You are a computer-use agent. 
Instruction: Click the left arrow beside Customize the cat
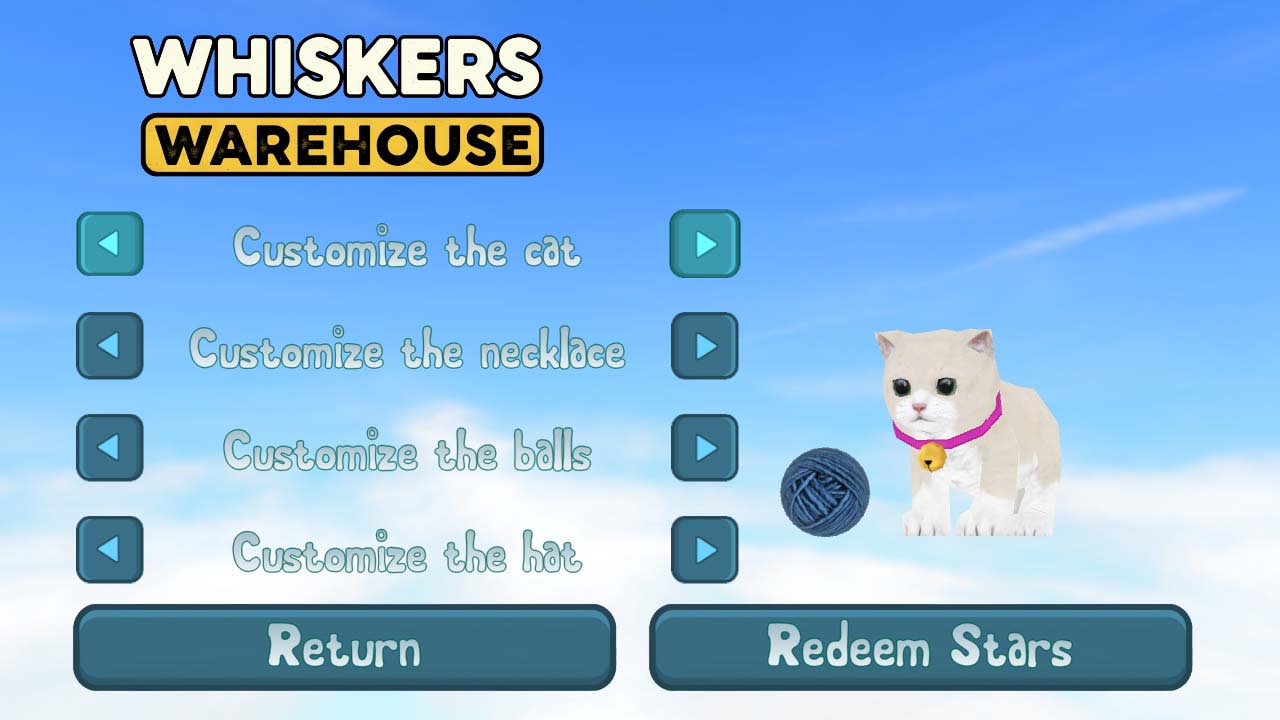pyautogui.click(x=109, y=243)
